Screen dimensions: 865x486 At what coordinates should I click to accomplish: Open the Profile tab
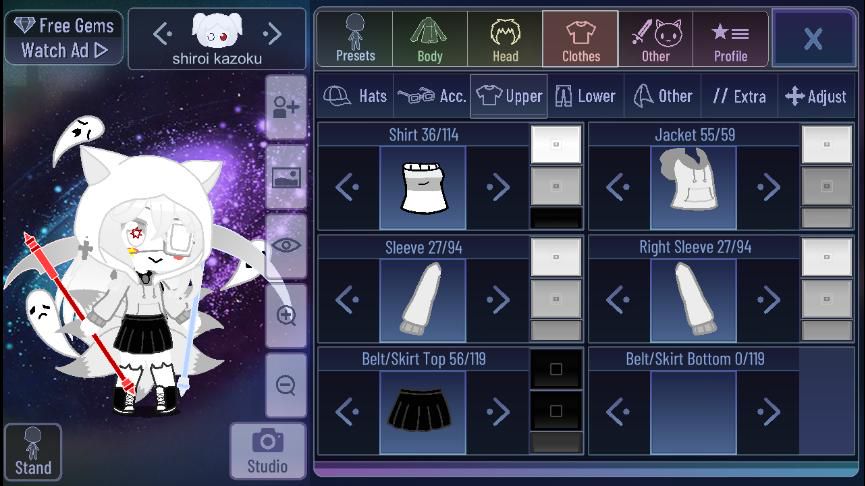730,39
